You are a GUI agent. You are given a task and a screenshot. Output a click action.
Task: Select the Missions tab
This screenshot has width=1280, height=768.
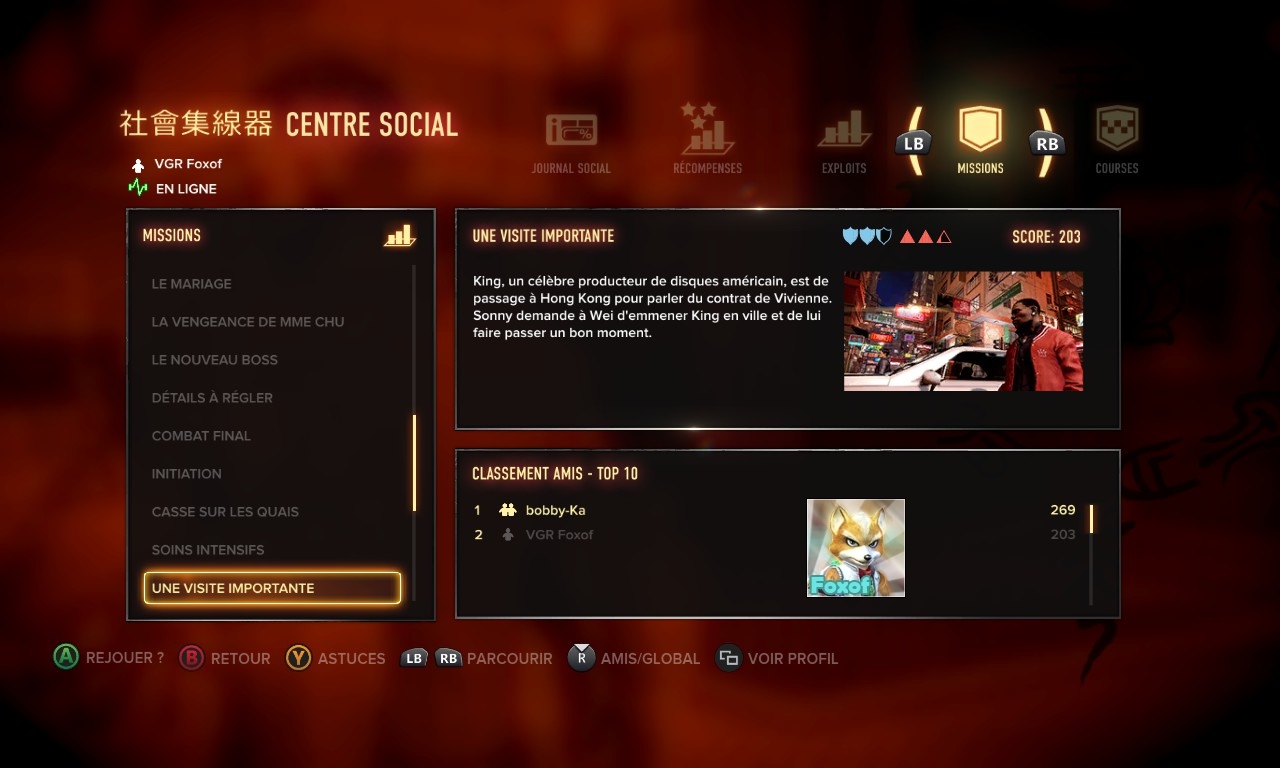(980, 141)
